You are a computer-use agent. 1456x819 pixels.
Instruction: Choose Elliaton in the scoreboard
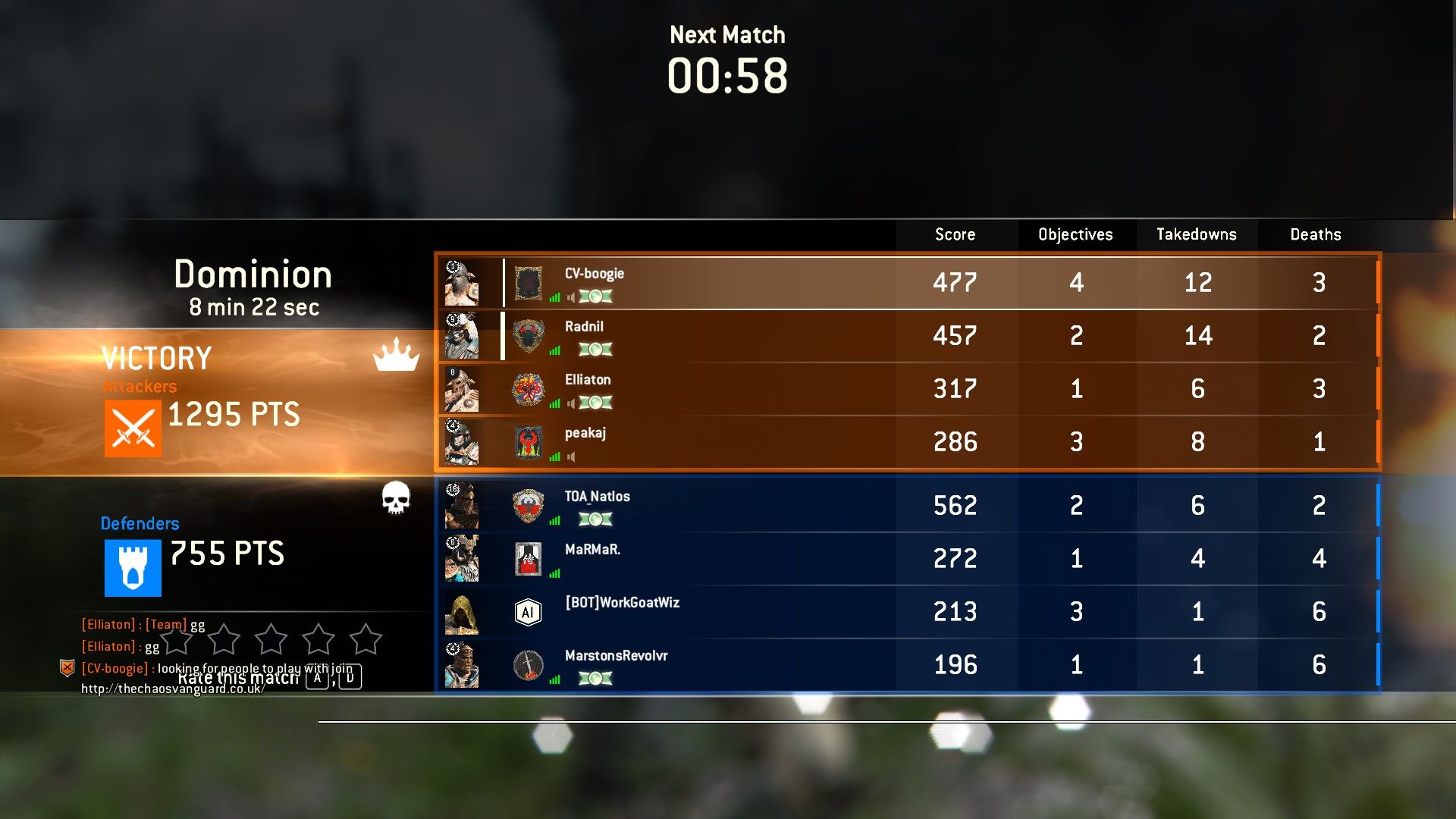point(758,389)
